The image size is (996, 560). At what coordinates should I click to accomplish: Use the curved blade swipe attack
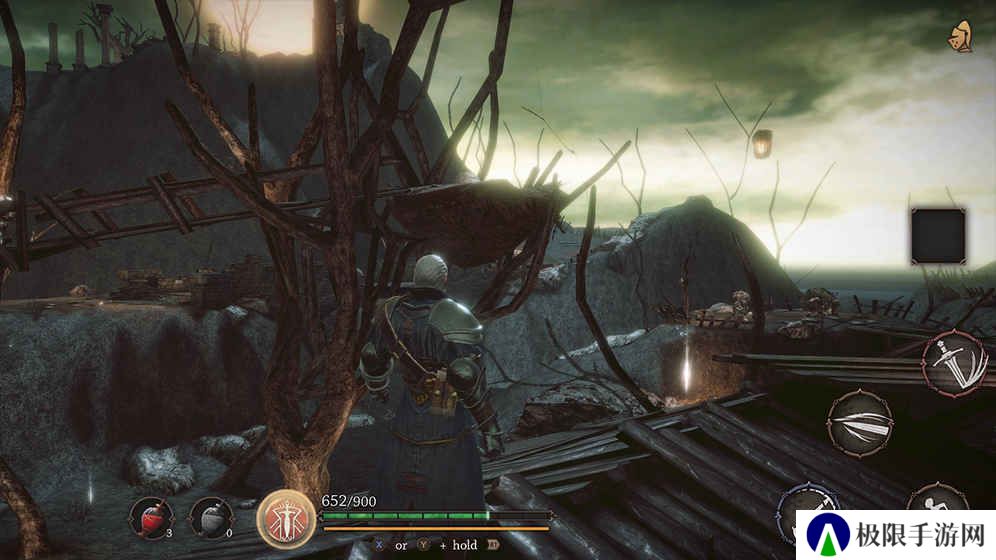tap(859, 423)
